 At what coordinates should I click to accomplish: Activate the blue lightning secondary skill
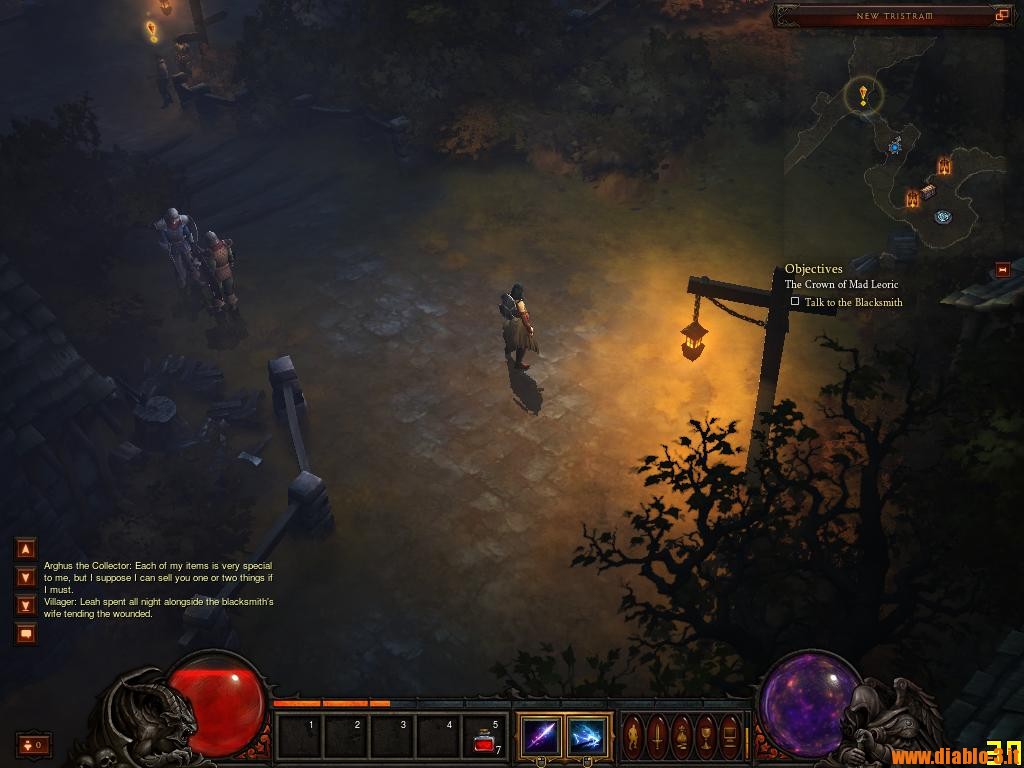tap(588, 737)
